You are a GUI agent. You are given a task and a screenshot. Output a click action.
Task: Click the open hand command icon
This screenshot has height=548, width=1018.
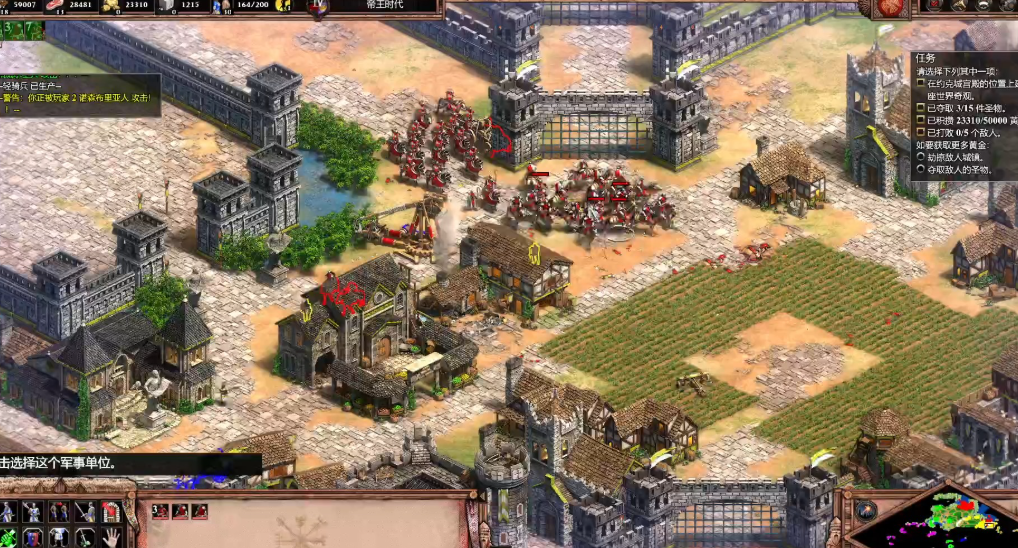click(x=113, y=537)
